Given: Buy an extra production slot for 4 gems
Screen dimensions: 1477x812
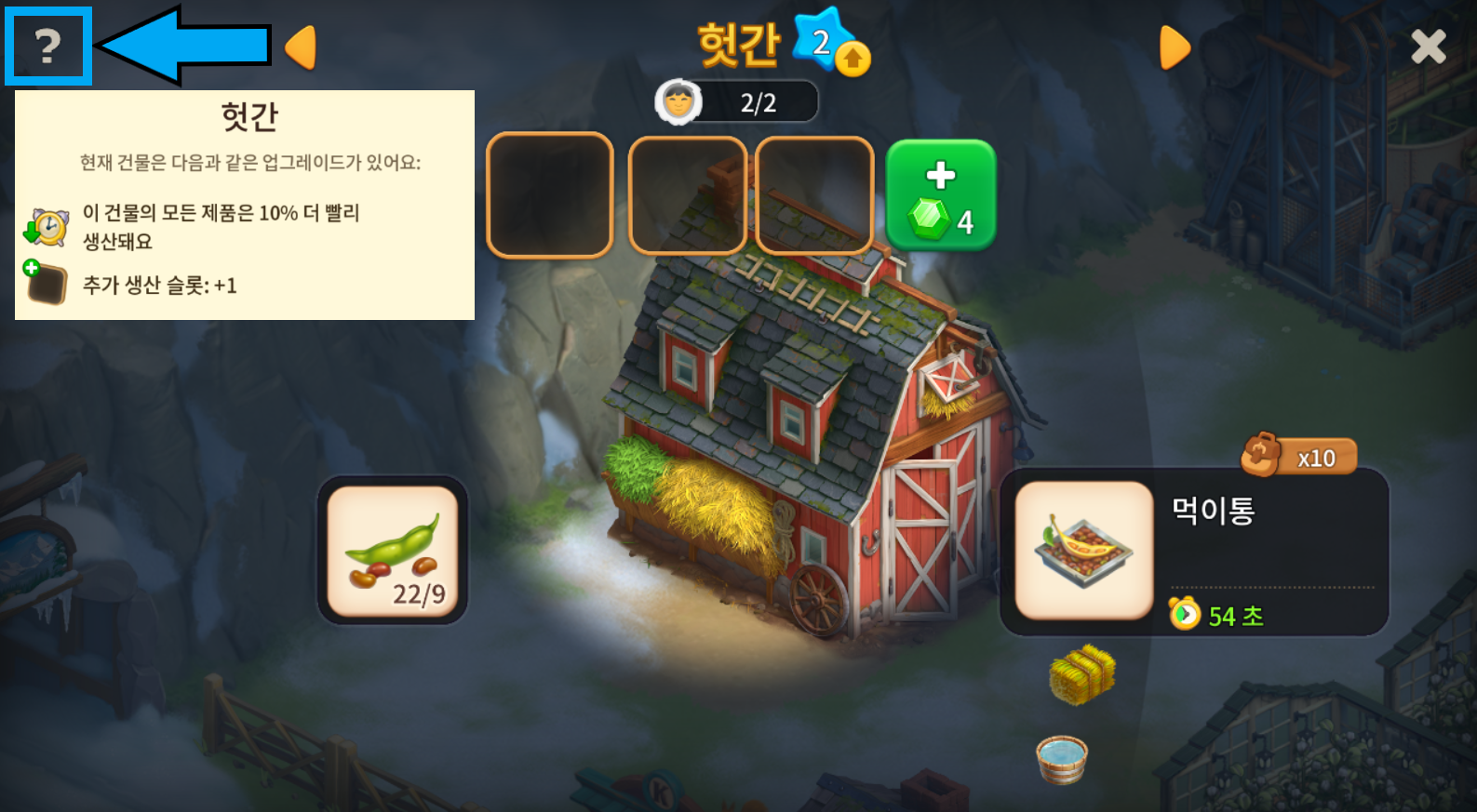Looking at the screenshot, I should click(940, 195).
